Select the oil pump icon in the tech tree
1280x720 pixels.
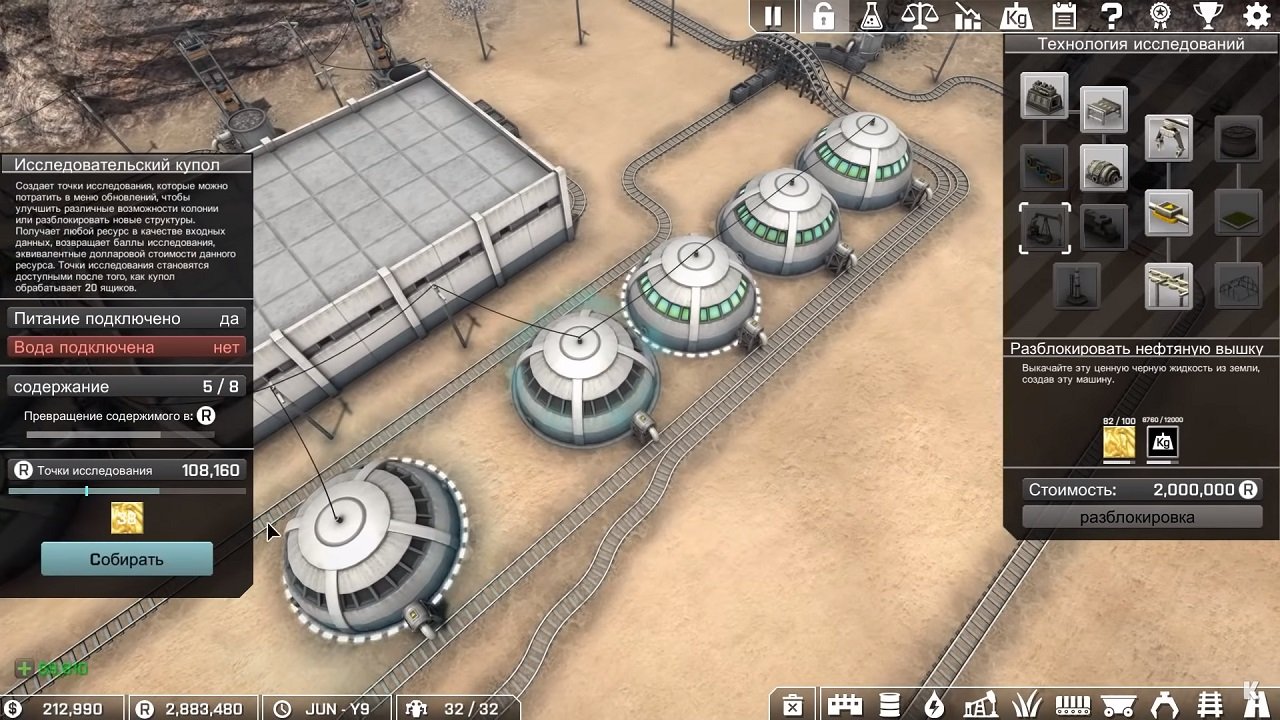click(1045, 227)
